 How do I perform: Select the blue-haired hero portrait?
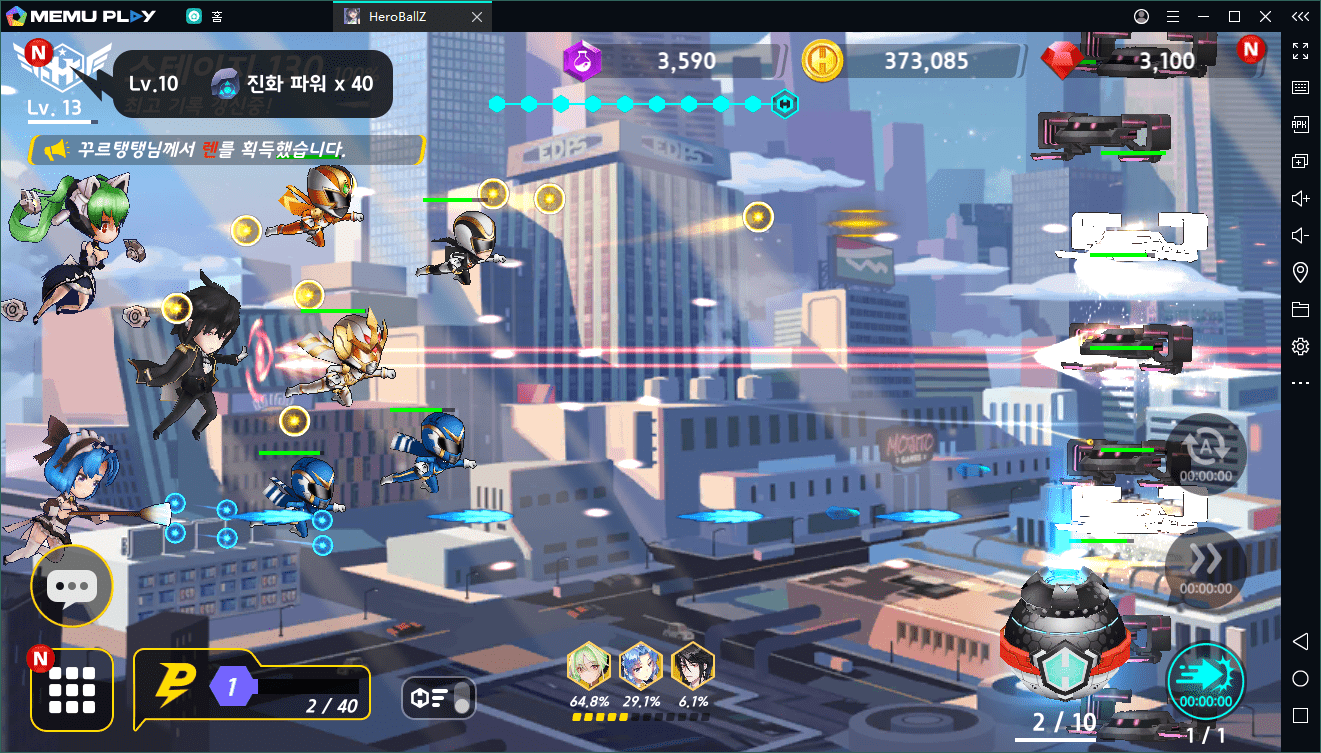641,665
